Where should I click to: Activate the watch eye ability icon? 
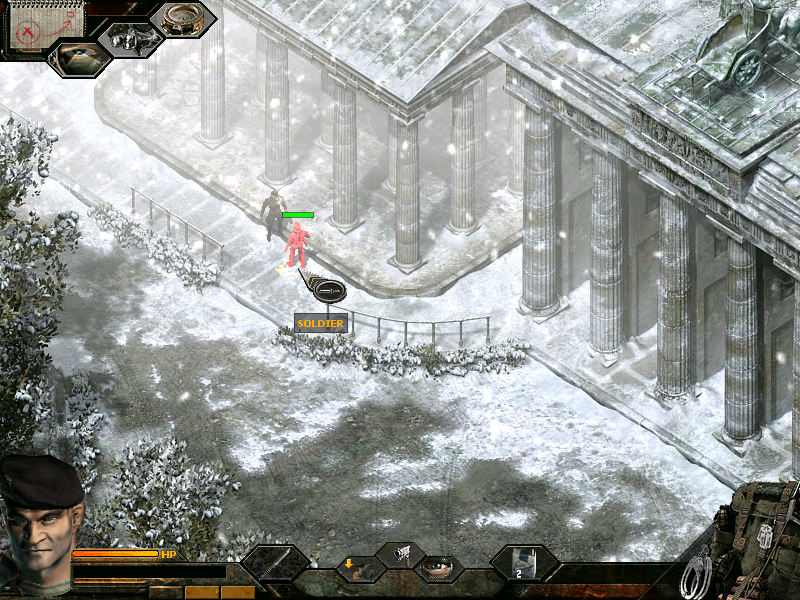click(x=437, y=567)
